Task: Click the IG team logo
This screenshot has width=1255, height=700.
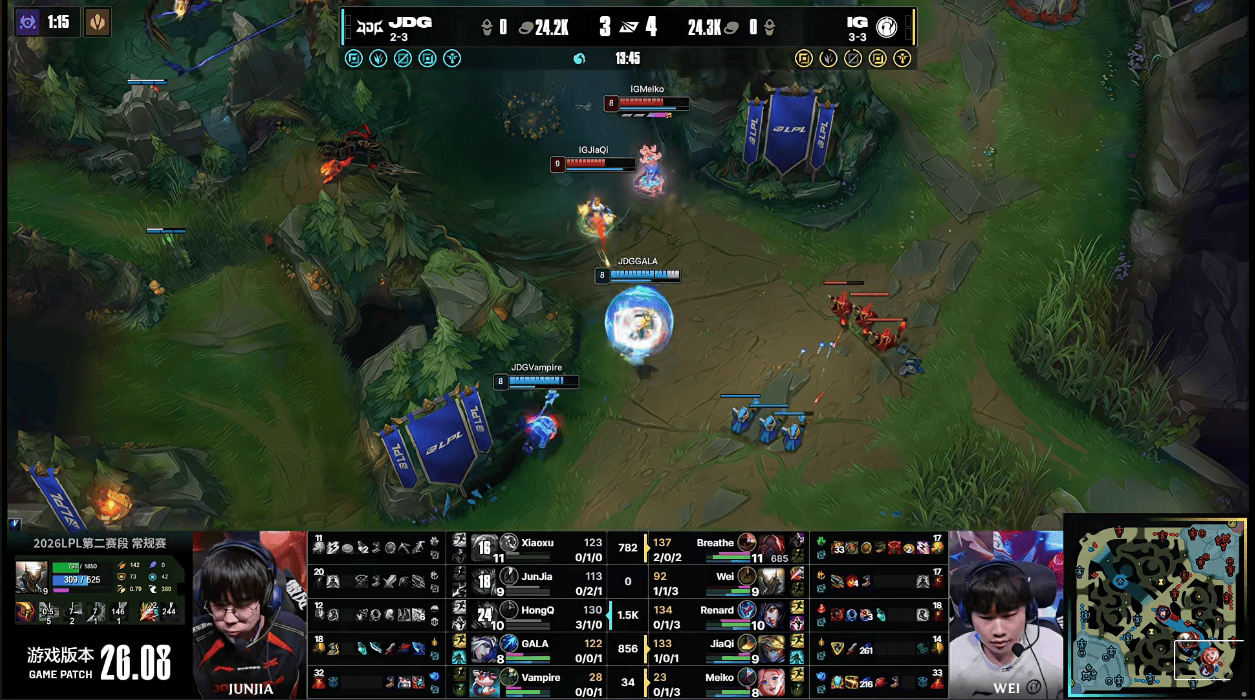Action: tap(886, 26)
